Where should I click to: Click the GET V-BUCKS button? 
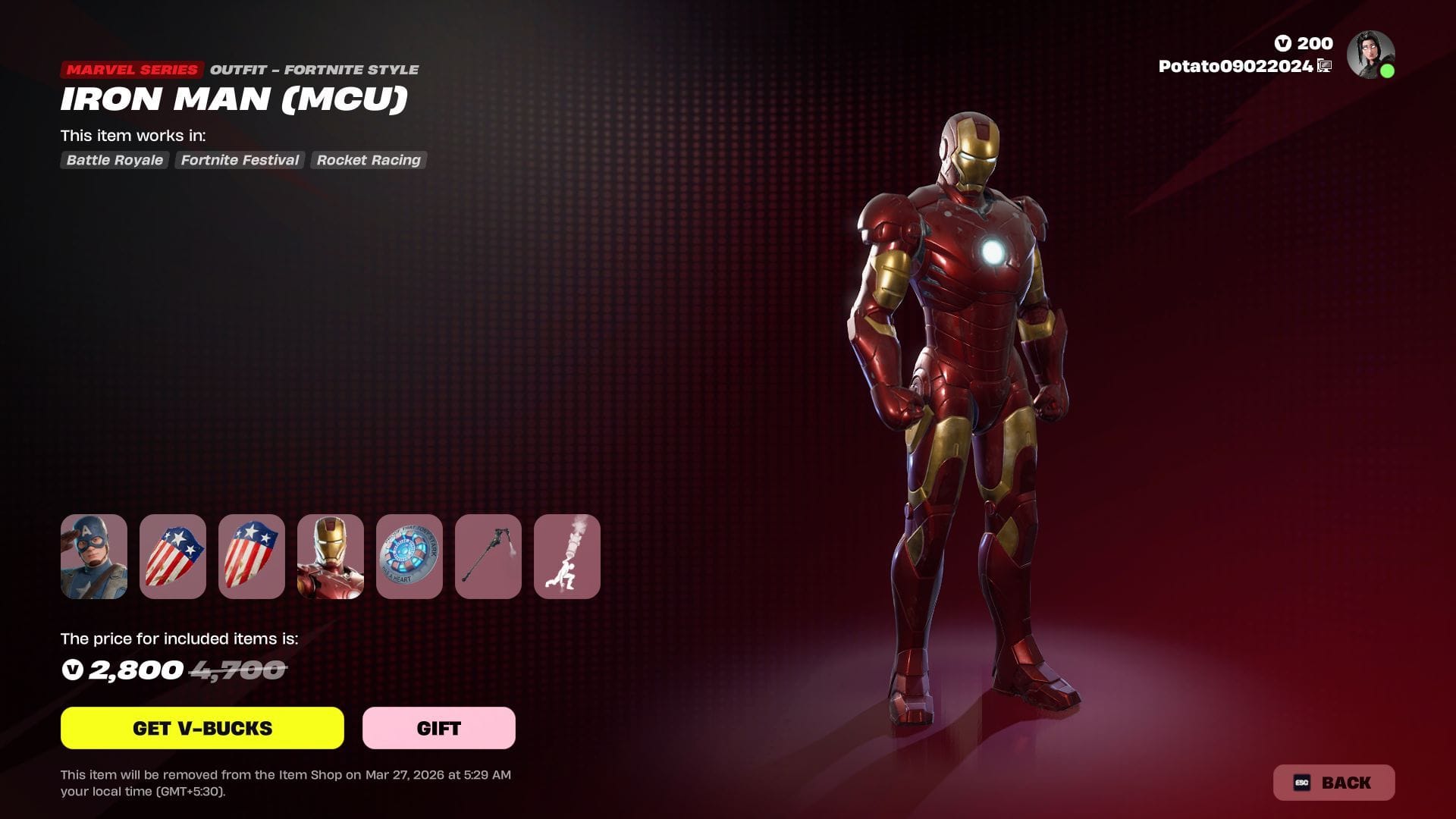click(202, 728)
